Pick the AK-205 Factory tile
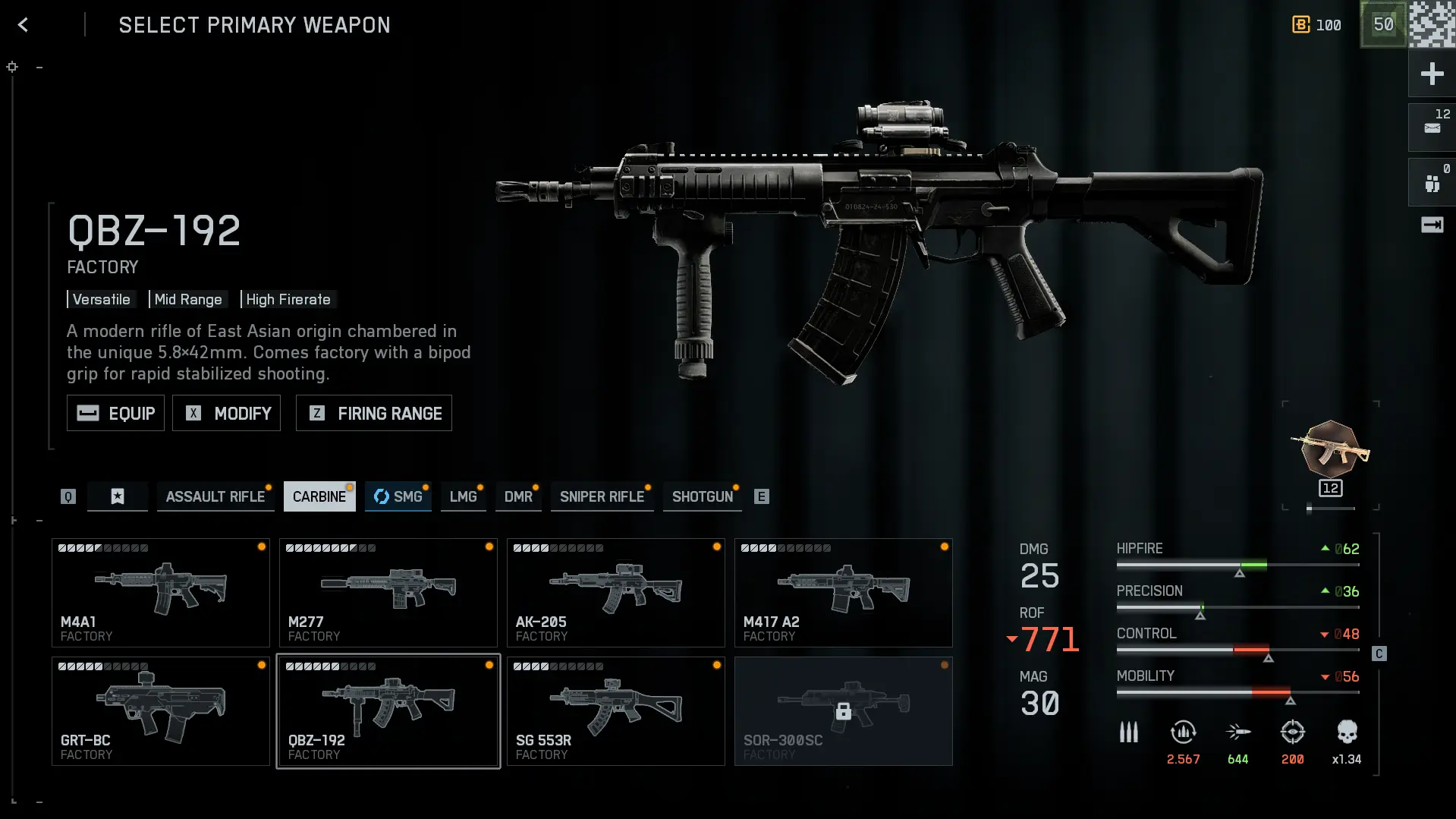This screenshot has width=1456, height=819. [616, 593]
